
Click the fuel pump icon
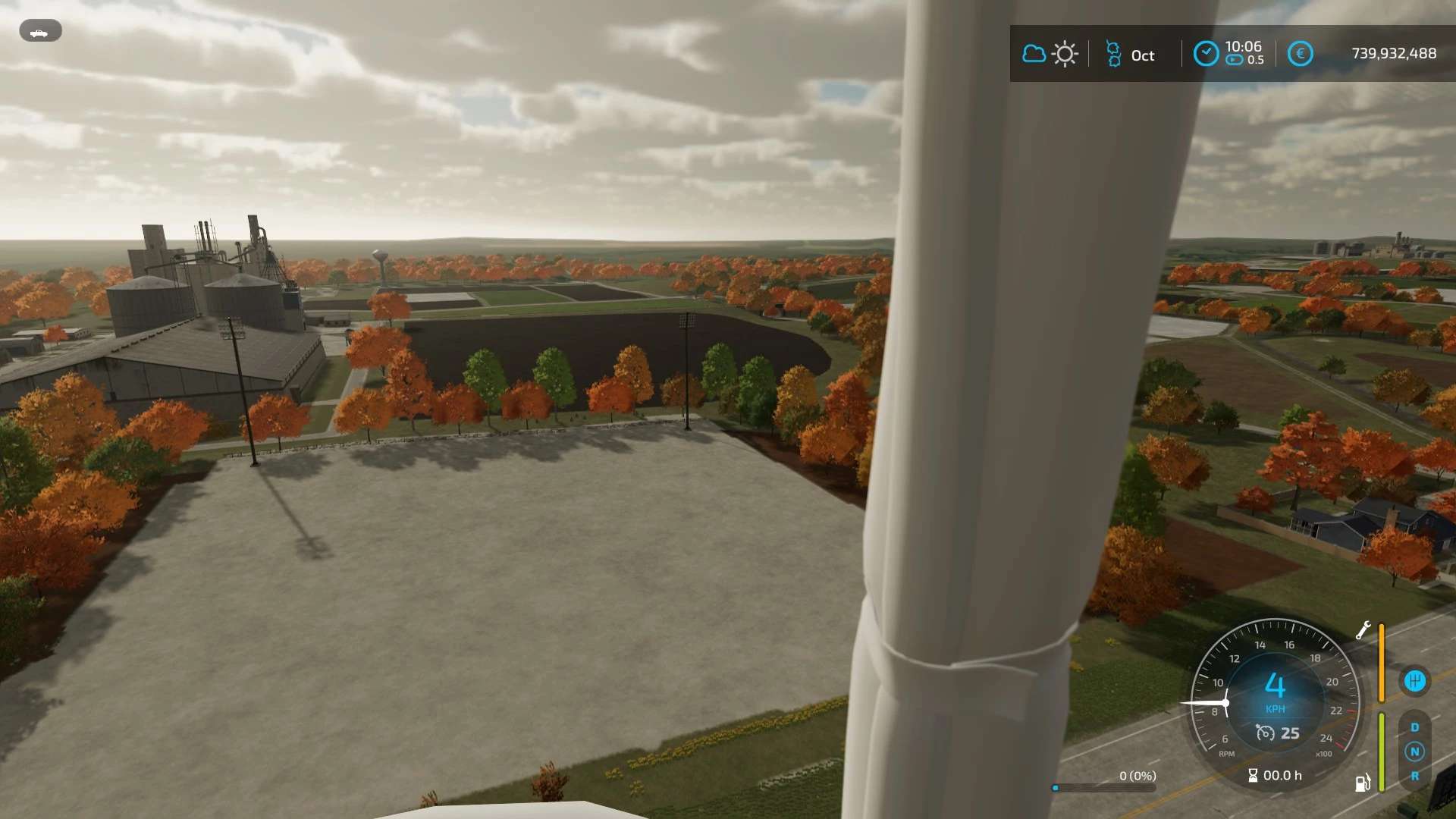point(1363,783)
